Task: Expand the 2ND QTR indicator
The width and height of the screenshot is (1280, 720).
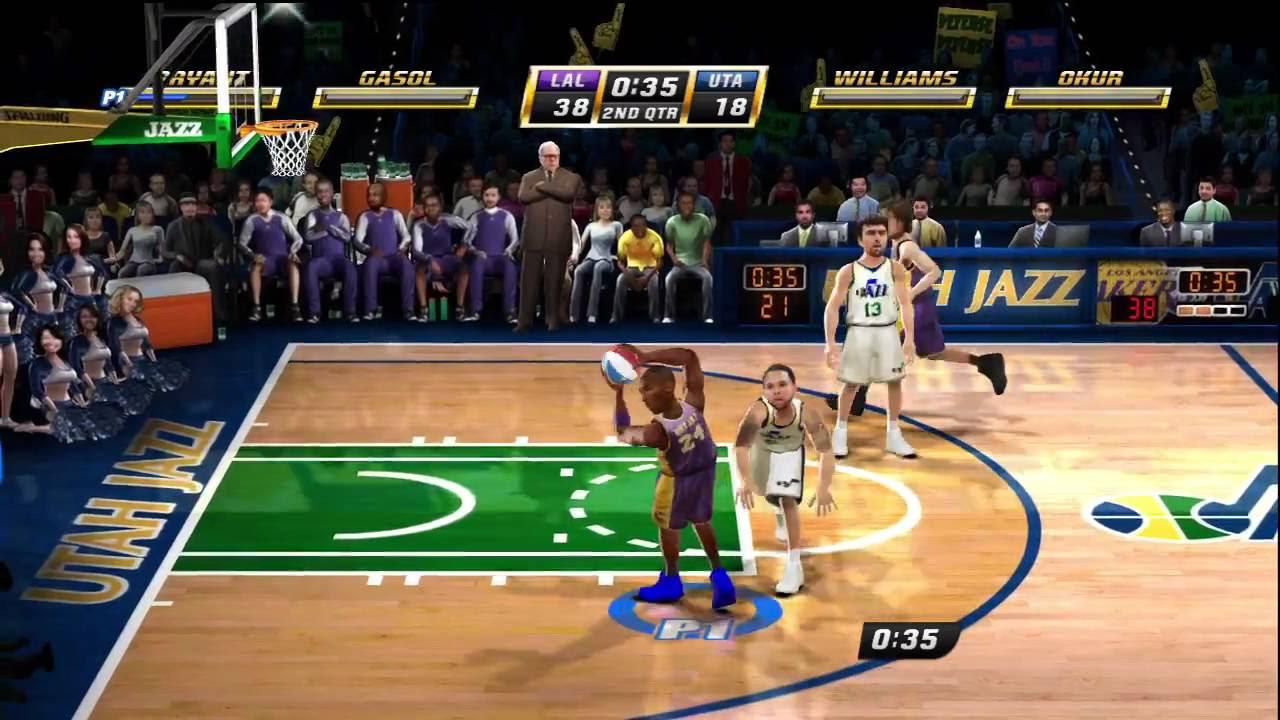Action: pyautogui.click(x=640, y=113)
